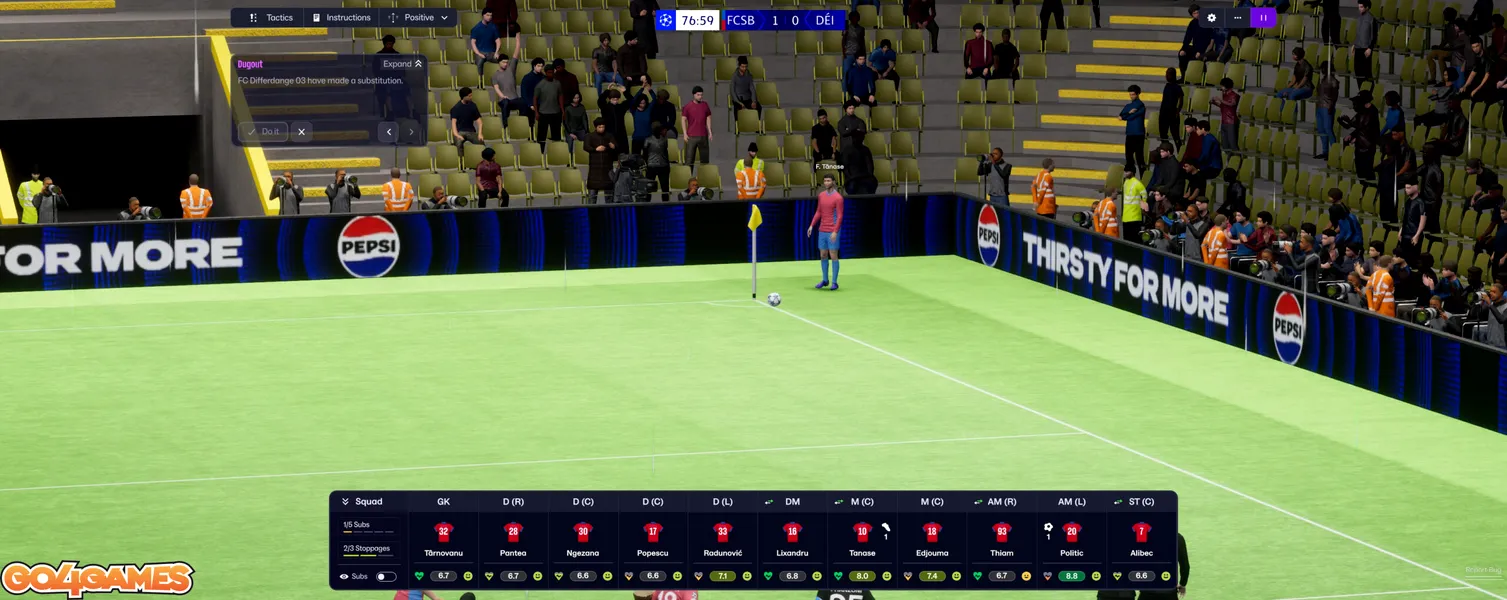This screenshot has width=1507, height=600.
Task: Open the Positive mentality dropdown
Action: (419, 18)
